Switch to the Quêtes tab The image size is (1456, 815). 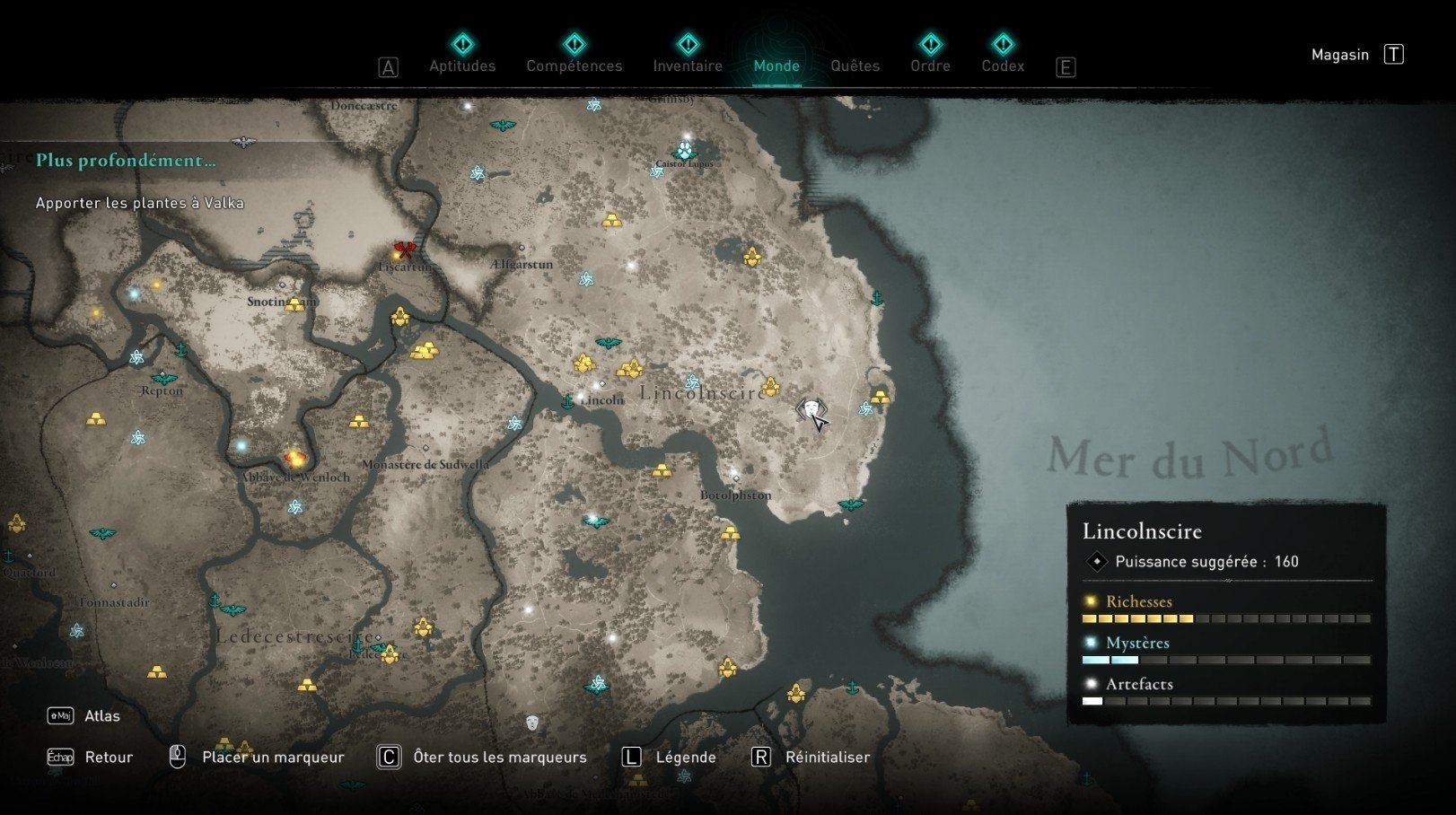click(x=855, y=66)
